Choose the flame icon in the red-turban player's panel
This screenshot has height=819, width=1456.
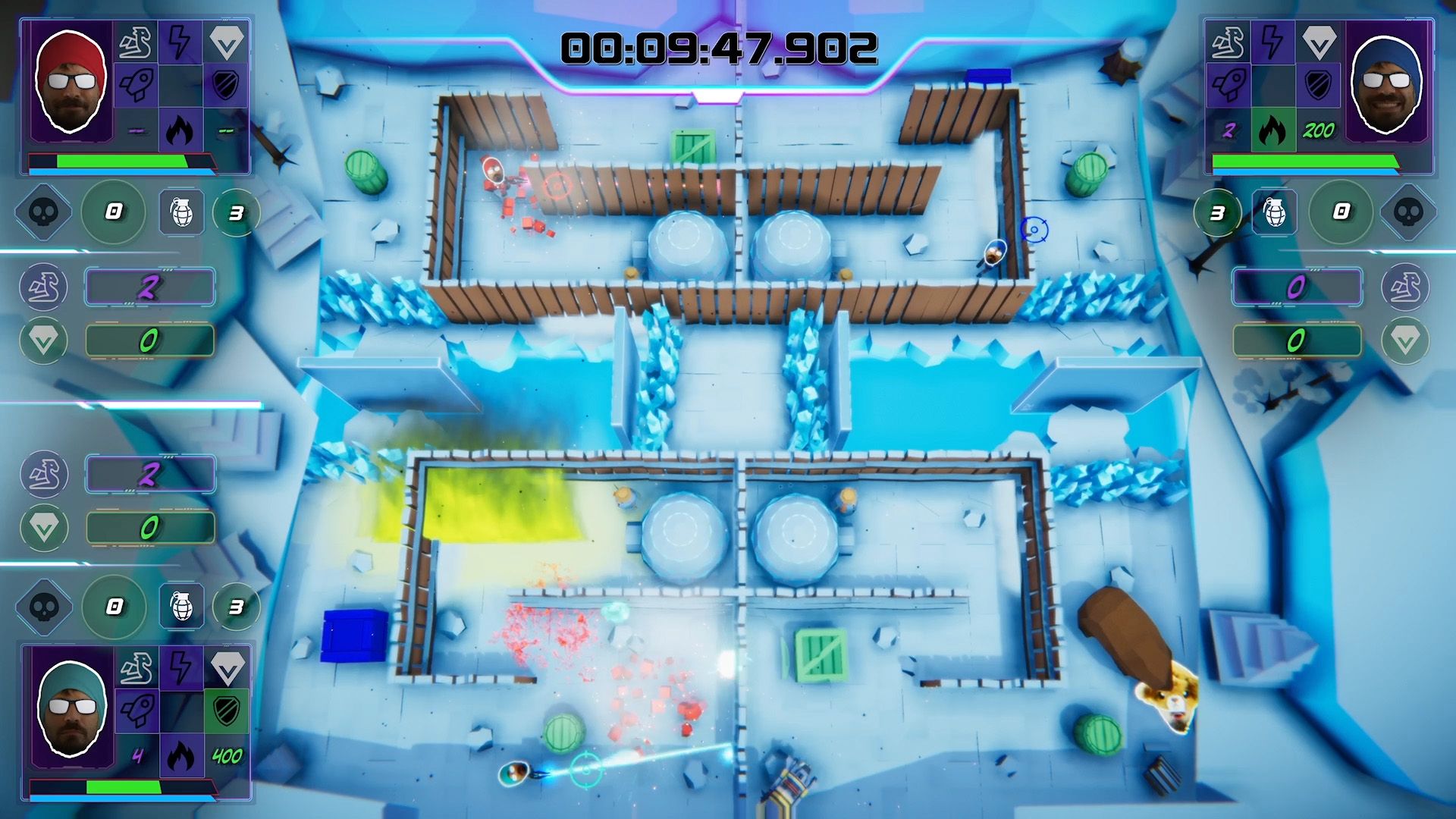click(x=180, y=130)
